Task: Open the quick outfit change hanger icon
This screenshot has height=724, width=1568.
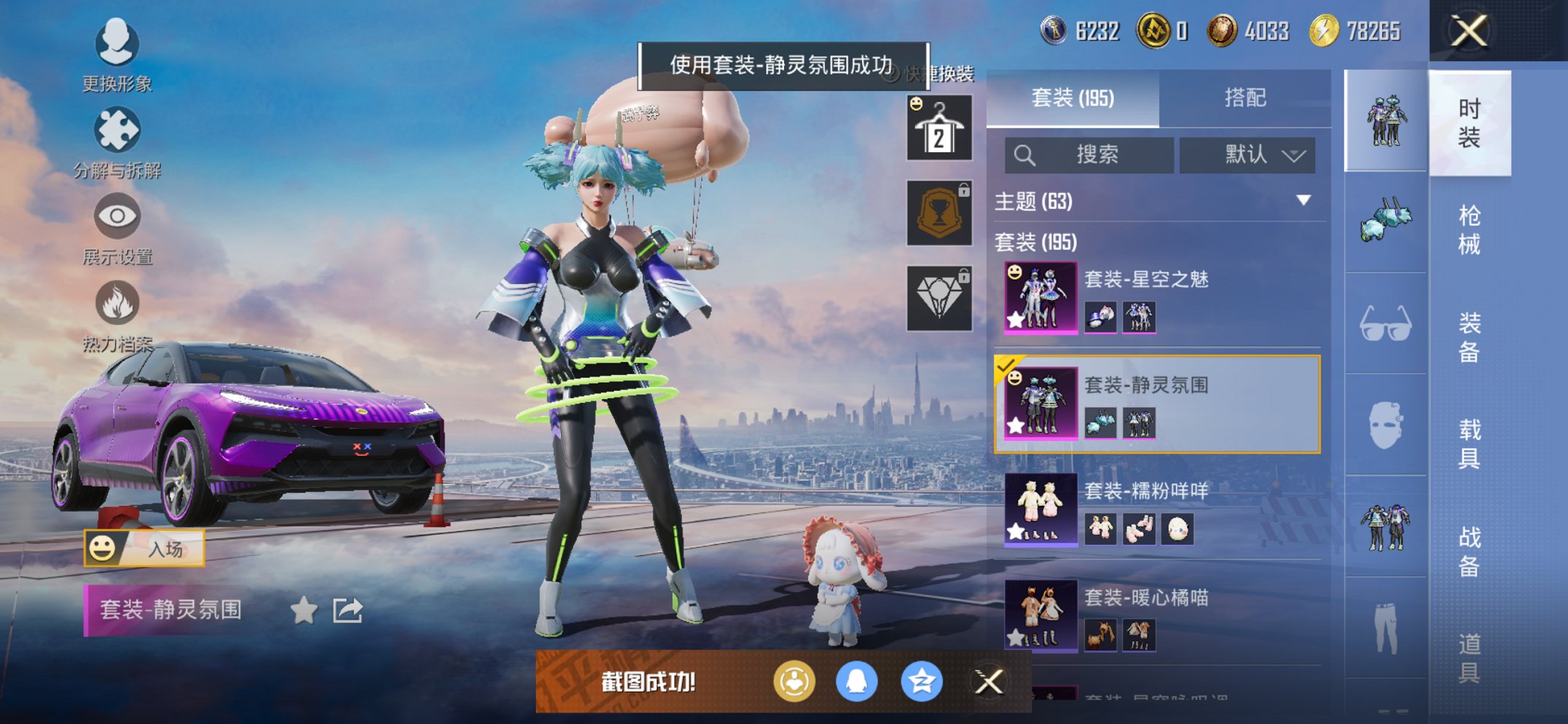Action: [938, 128]
